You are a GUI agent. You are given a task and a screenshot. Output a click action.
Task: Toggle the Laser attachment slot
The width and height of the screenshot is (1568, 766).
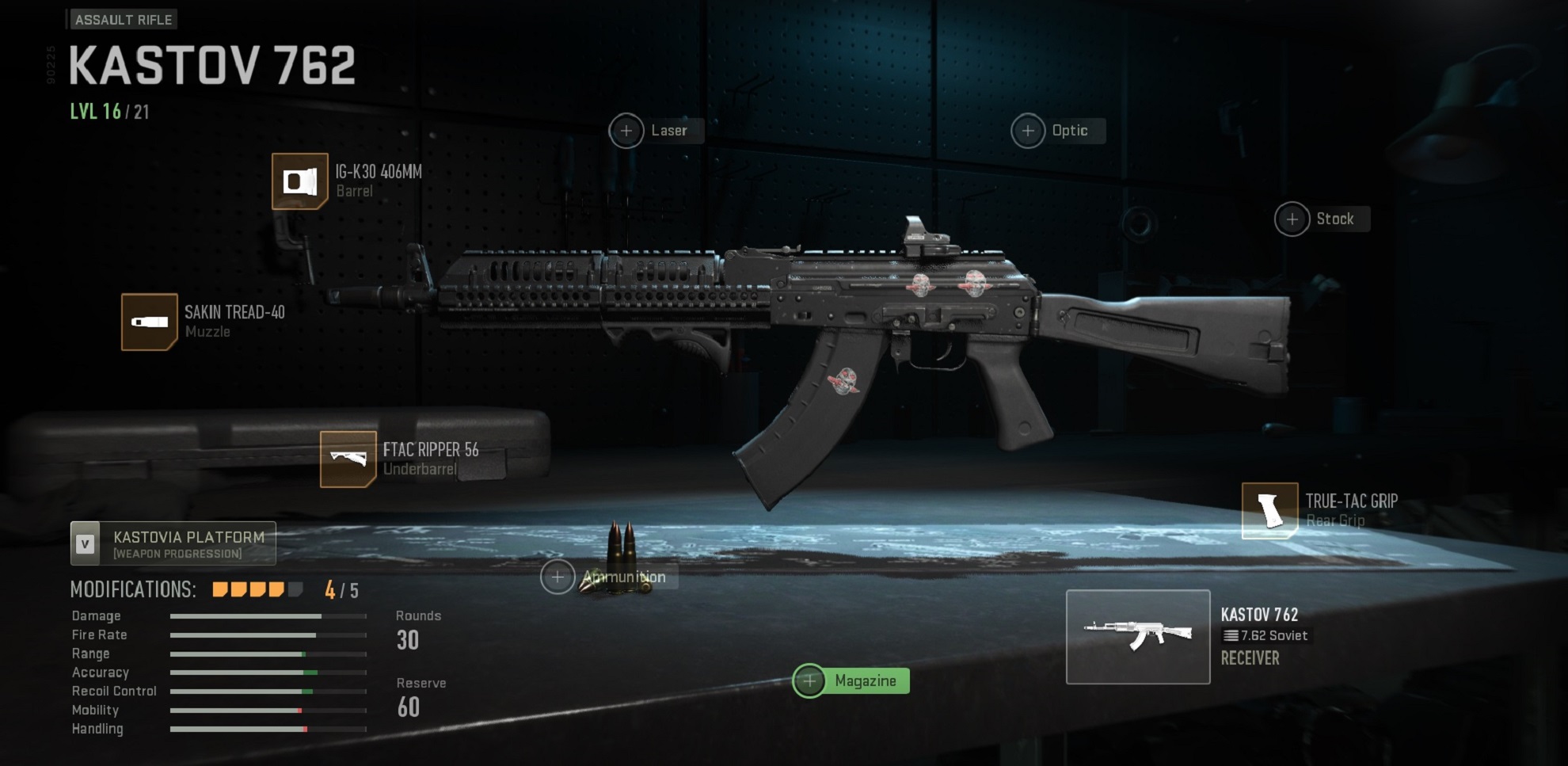pos(627,130)
